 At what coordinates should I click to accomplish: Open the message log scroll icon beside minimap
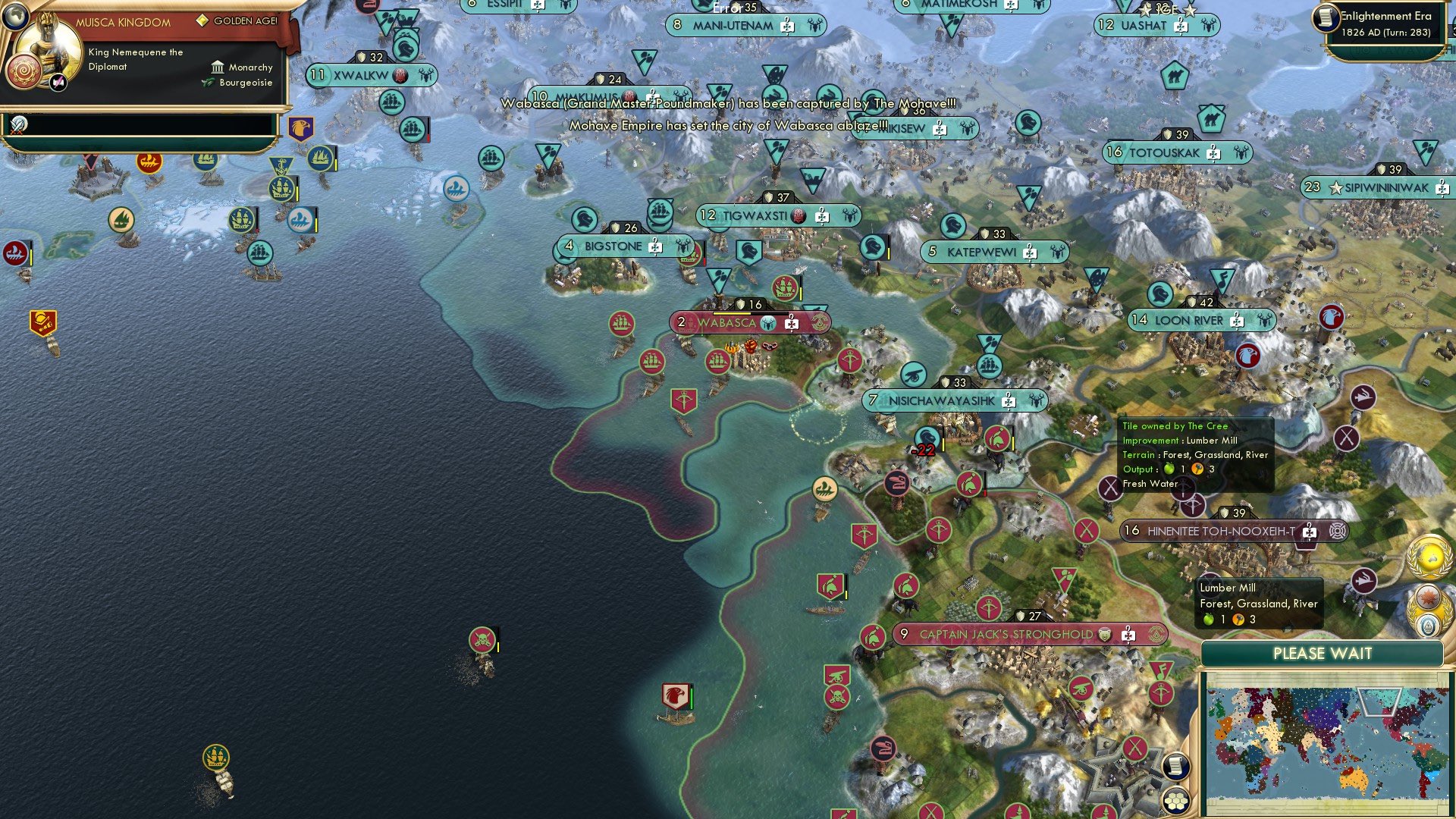[1176, 766]
